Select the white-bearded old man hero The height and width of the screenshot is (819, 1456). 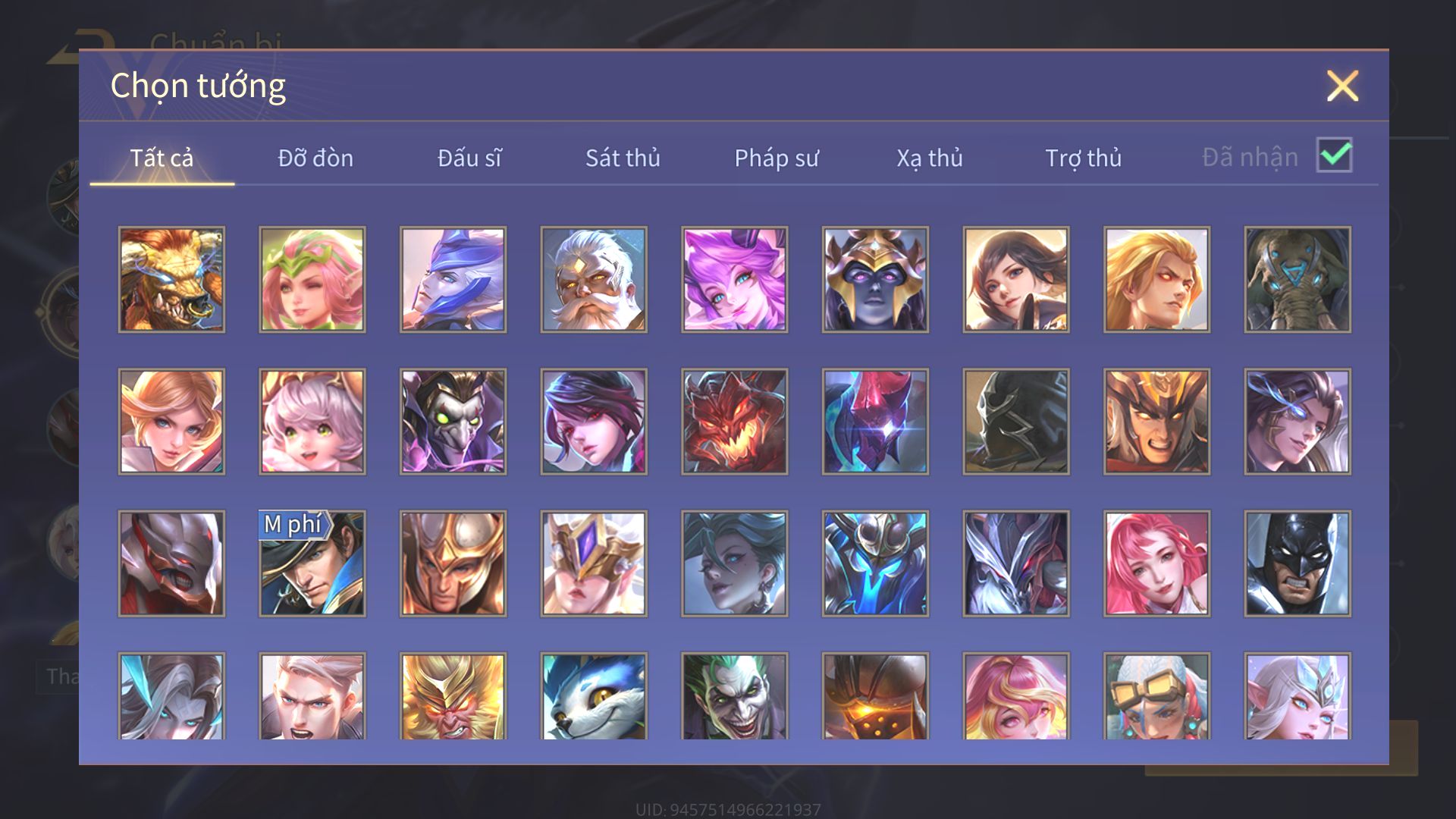click(594, 280)
